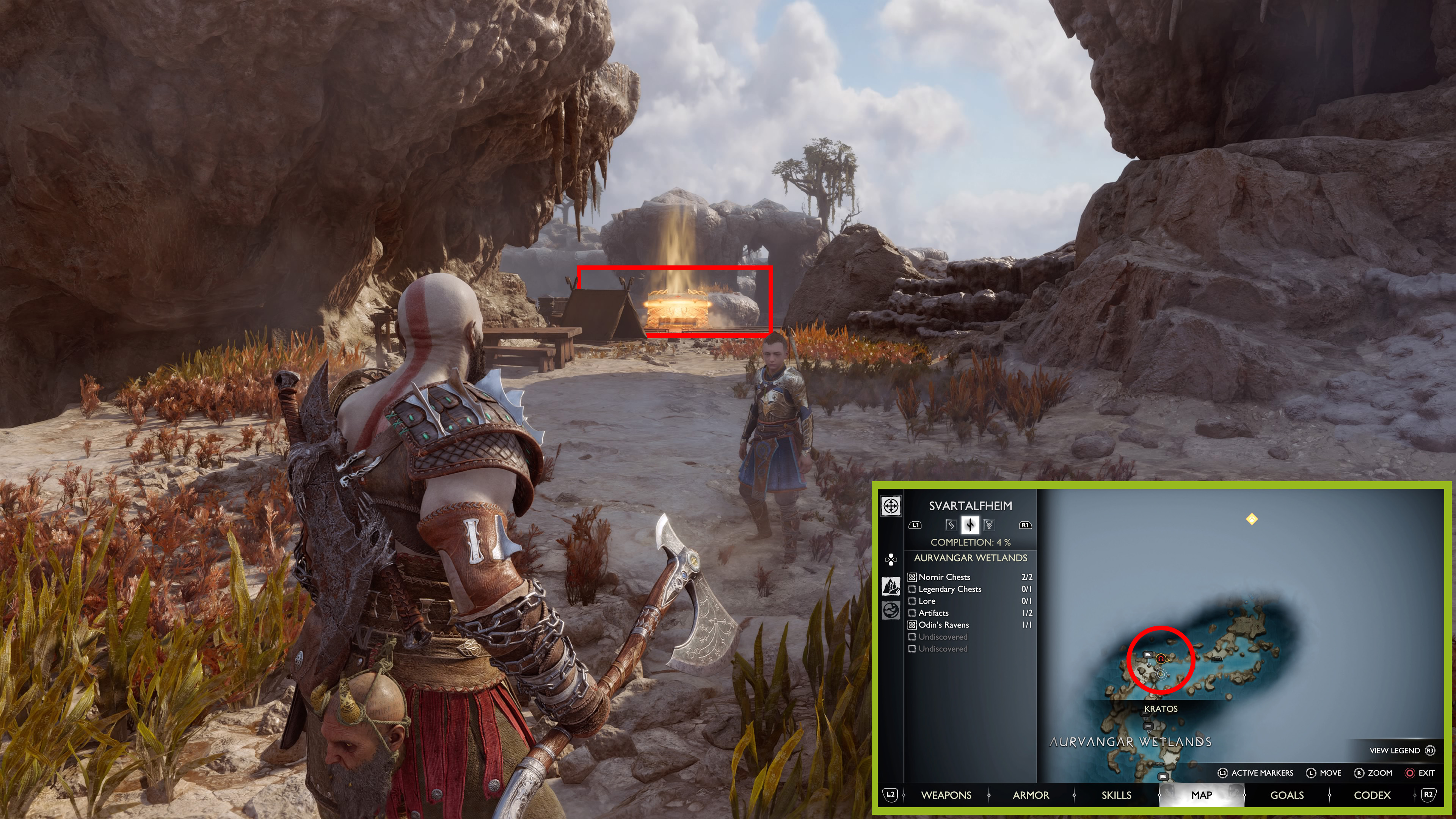Select the Artifacts collectible entry
1456x819 pixels.
pos(933,613)
